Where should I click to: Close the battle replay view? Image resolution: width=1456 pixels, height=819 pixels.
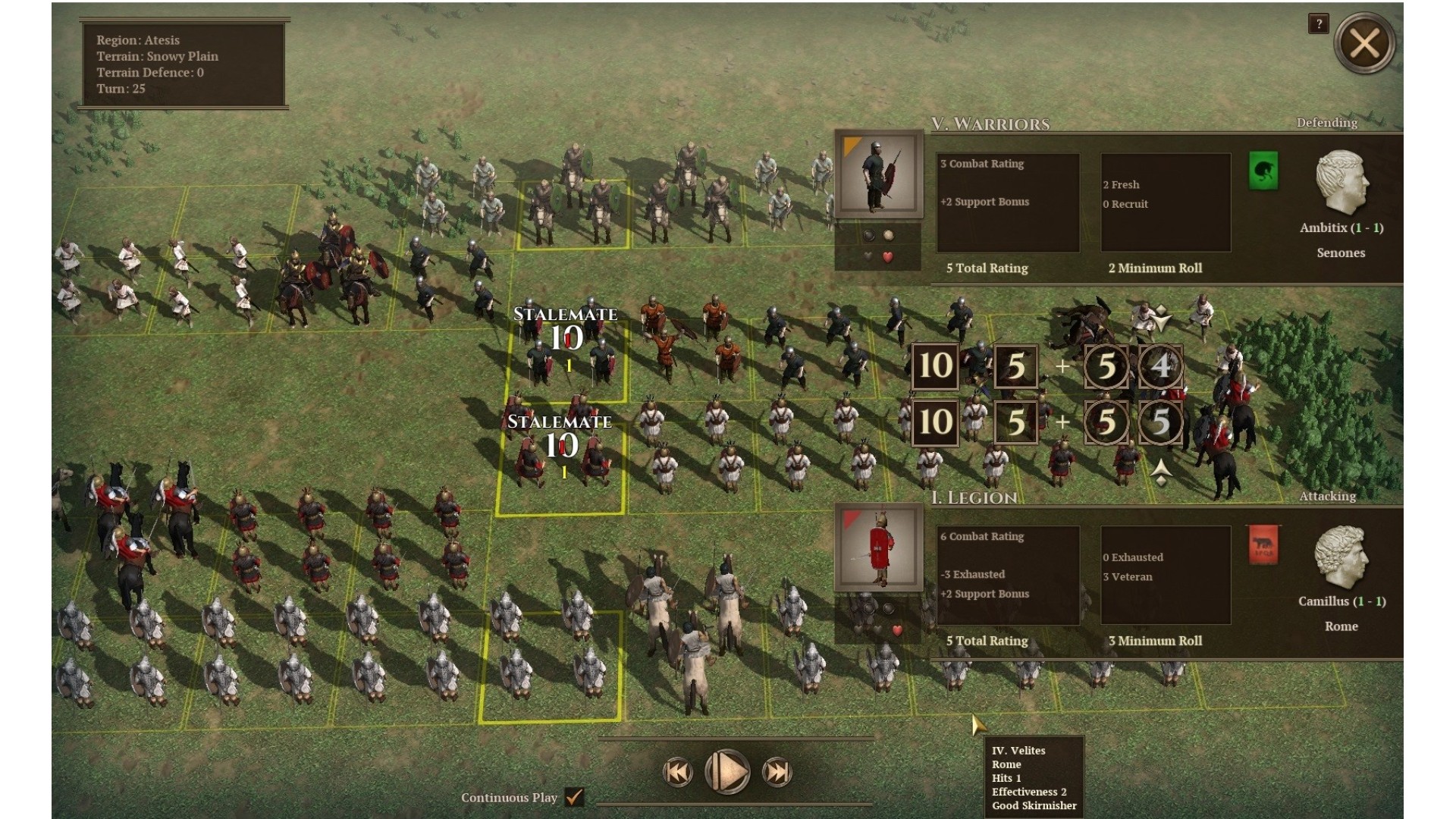[1364, 44]
